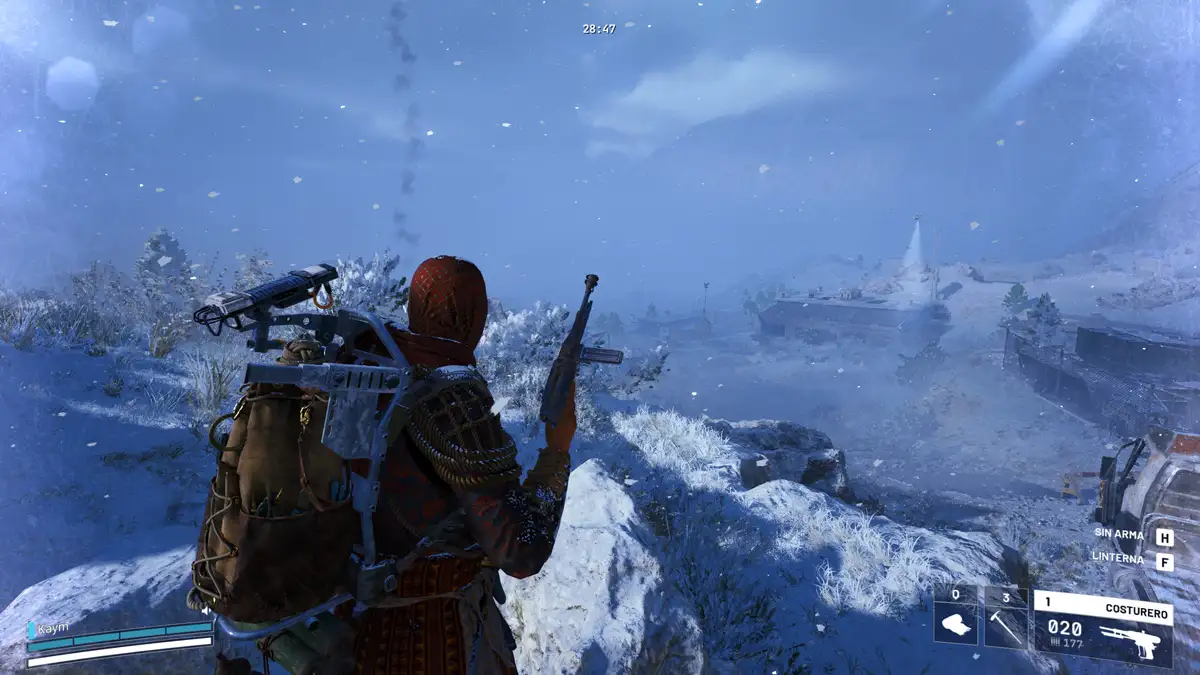This screenshot has height=675, width=1200.
Task: Select the Costurero weapon slot
Action: [x=1102, y=628]
